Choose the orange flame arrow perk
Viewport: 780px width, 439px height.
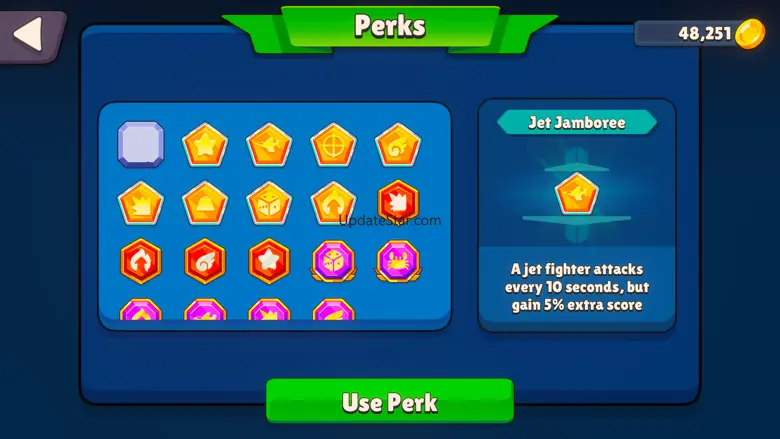coord(333,204)
